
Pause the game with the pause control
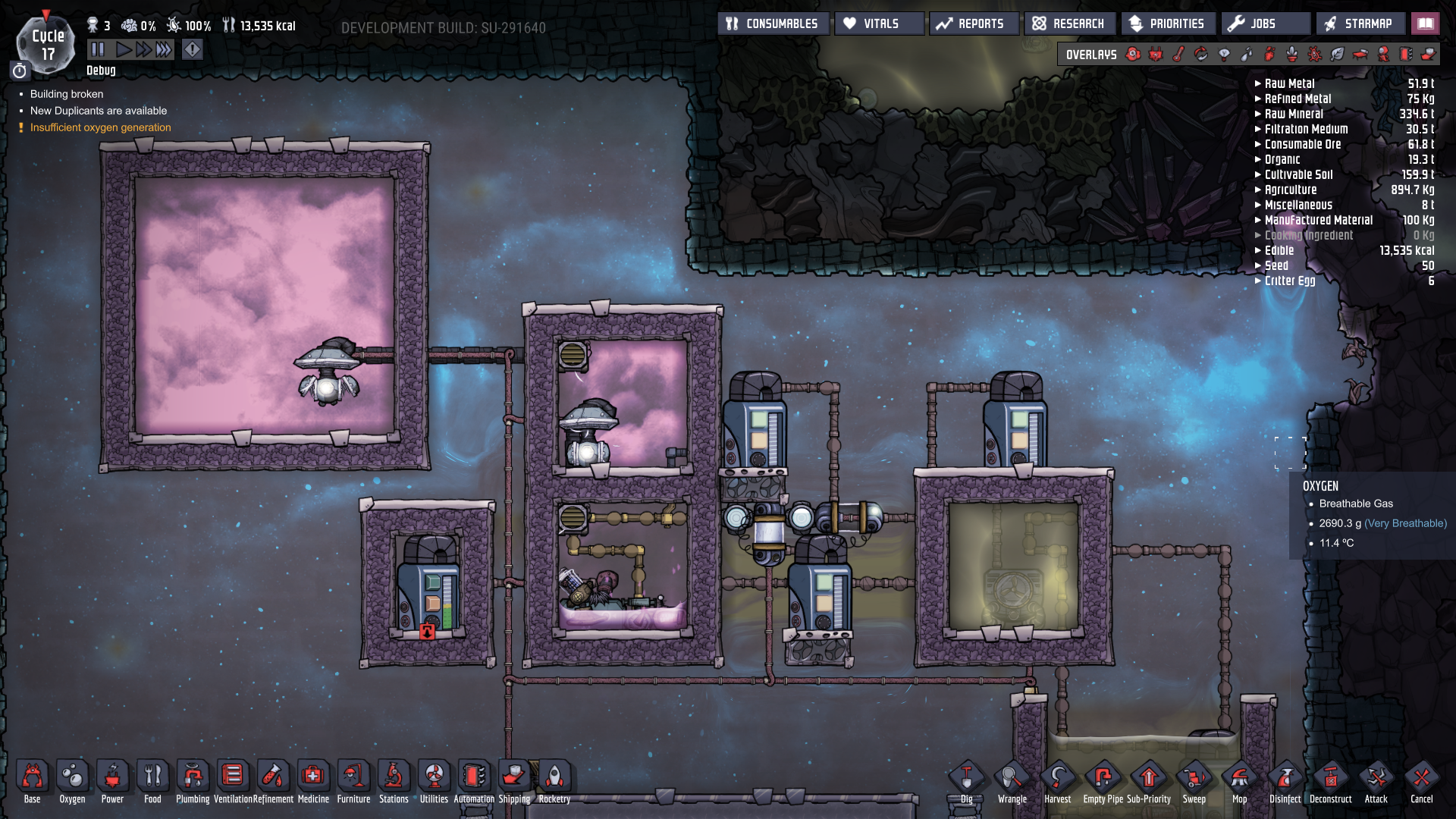97,49
